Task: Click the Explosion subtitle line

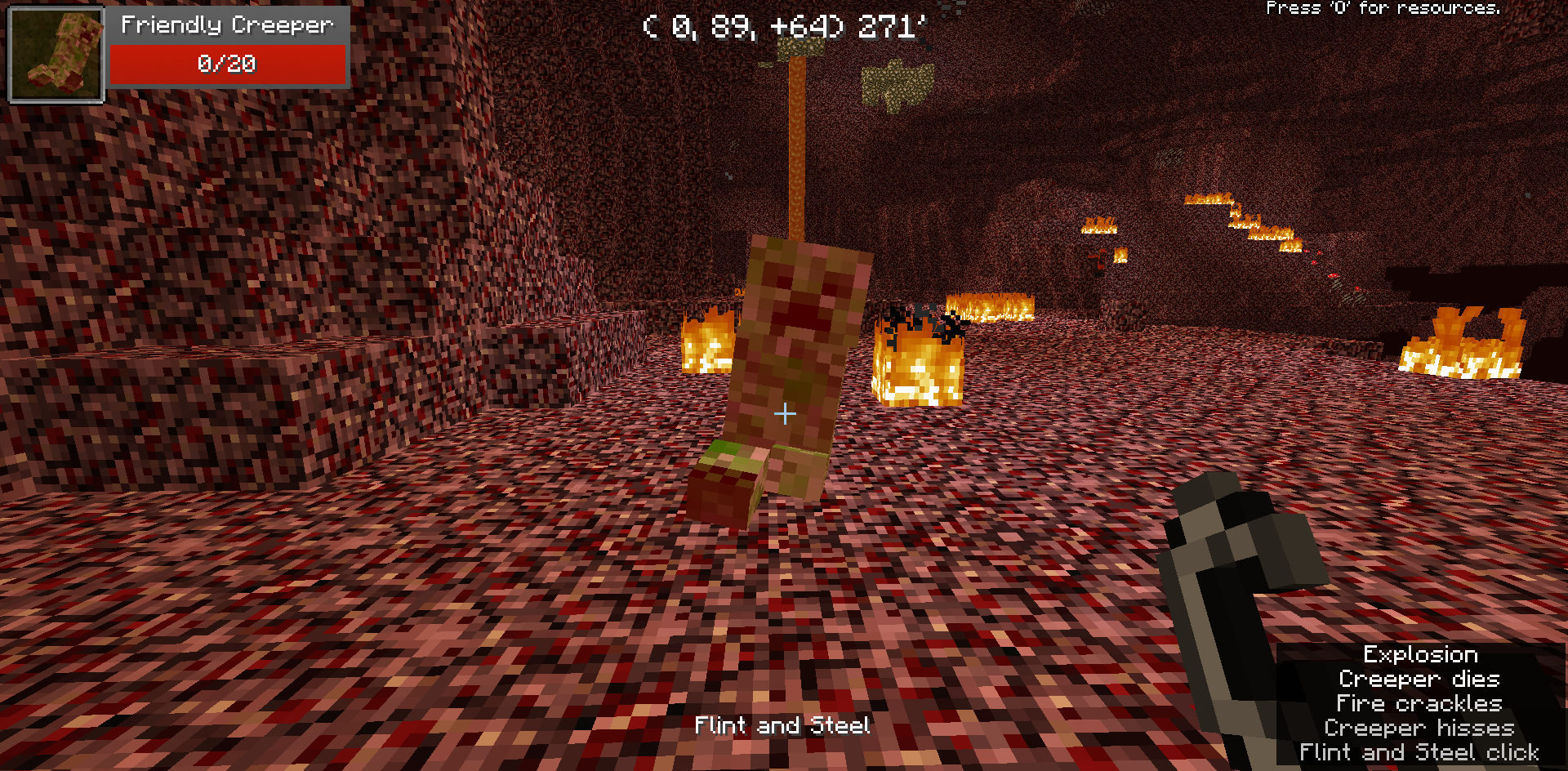Action: (1420, 654)
